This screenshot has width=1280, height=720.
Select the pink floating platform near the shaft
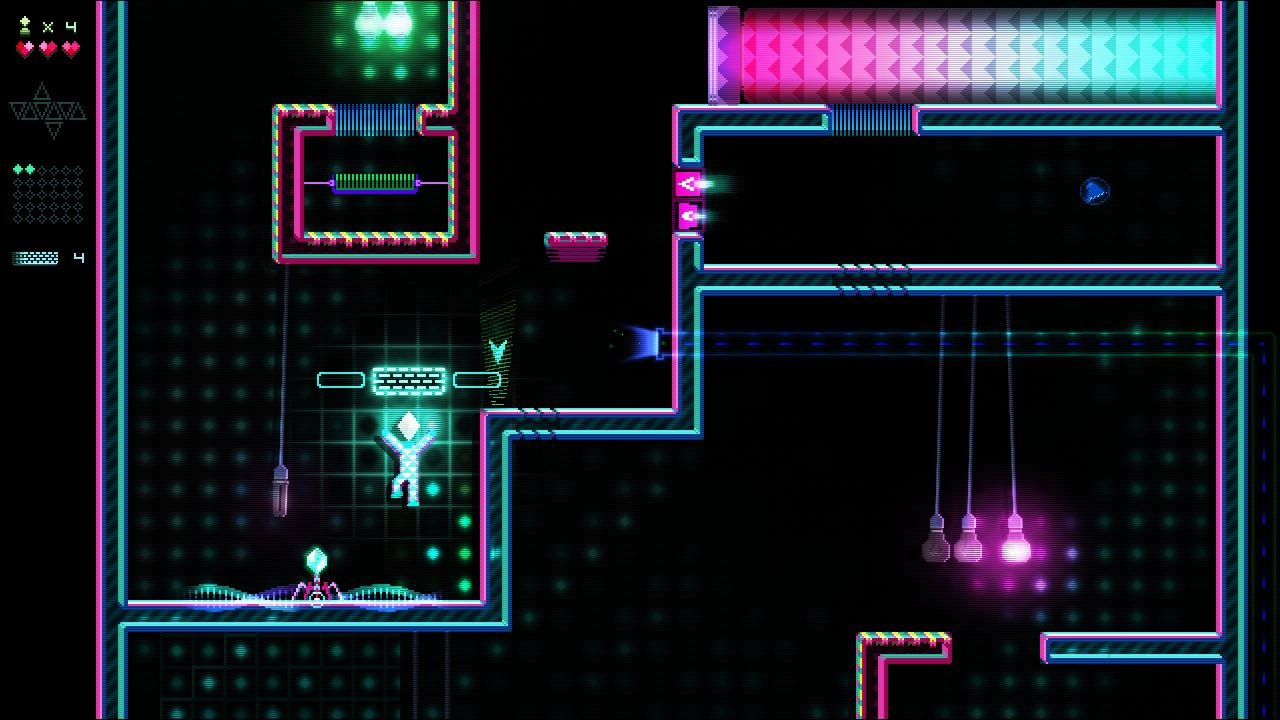coord(578,240)
